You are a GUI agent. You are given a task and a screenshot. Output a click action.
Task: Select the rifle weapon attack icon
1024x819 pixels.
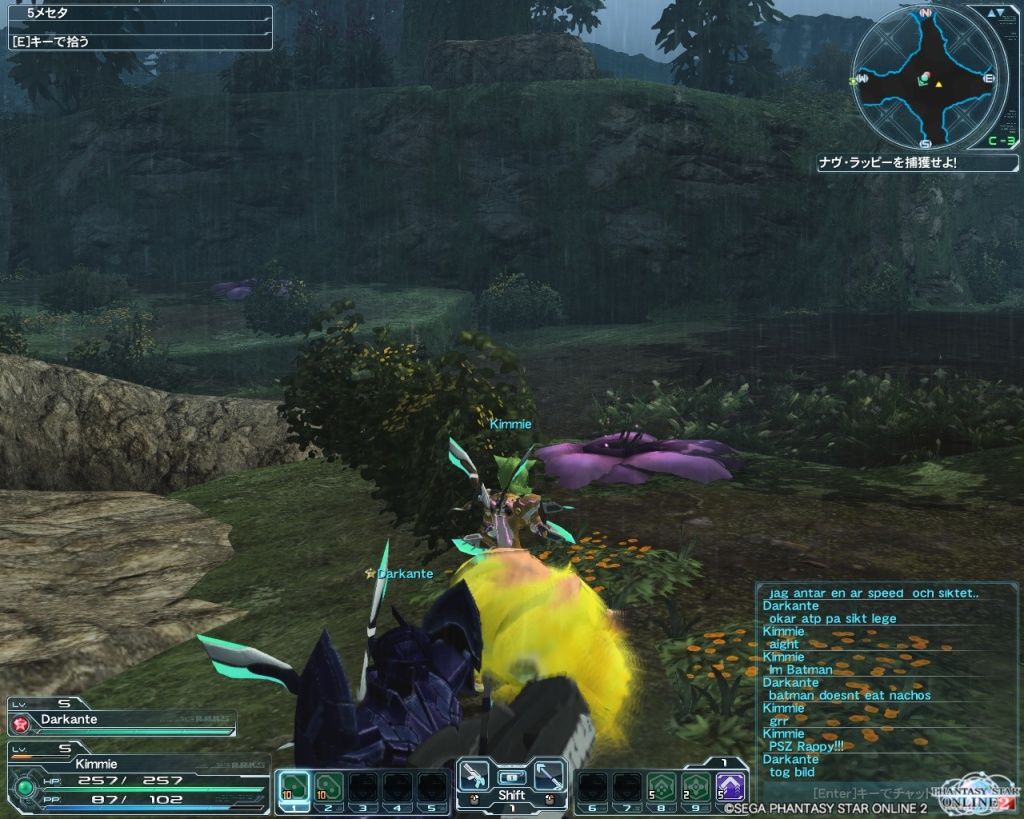(x=476, y=776)
